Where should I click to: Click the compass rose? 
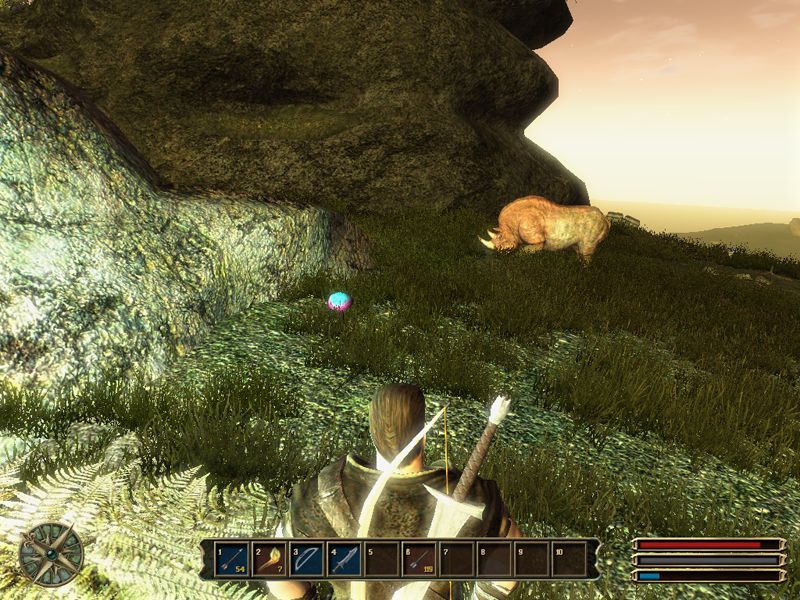(51, 552)
